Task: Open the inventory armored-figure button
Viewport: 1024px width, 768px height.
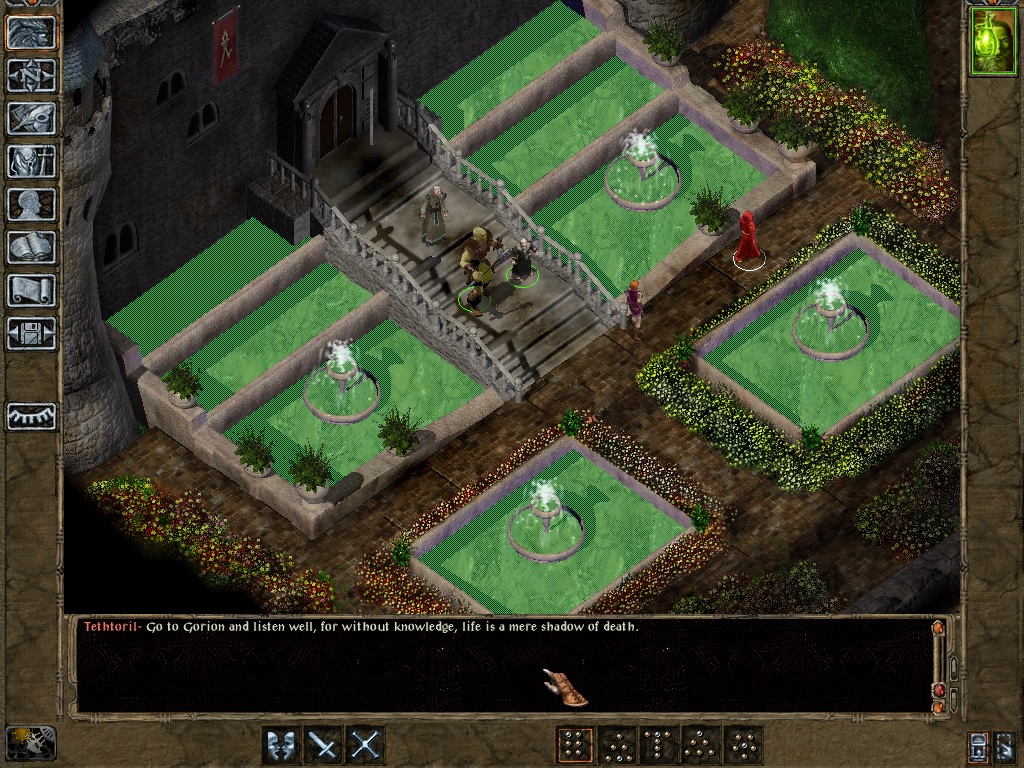Action: (x=32, y=161)
